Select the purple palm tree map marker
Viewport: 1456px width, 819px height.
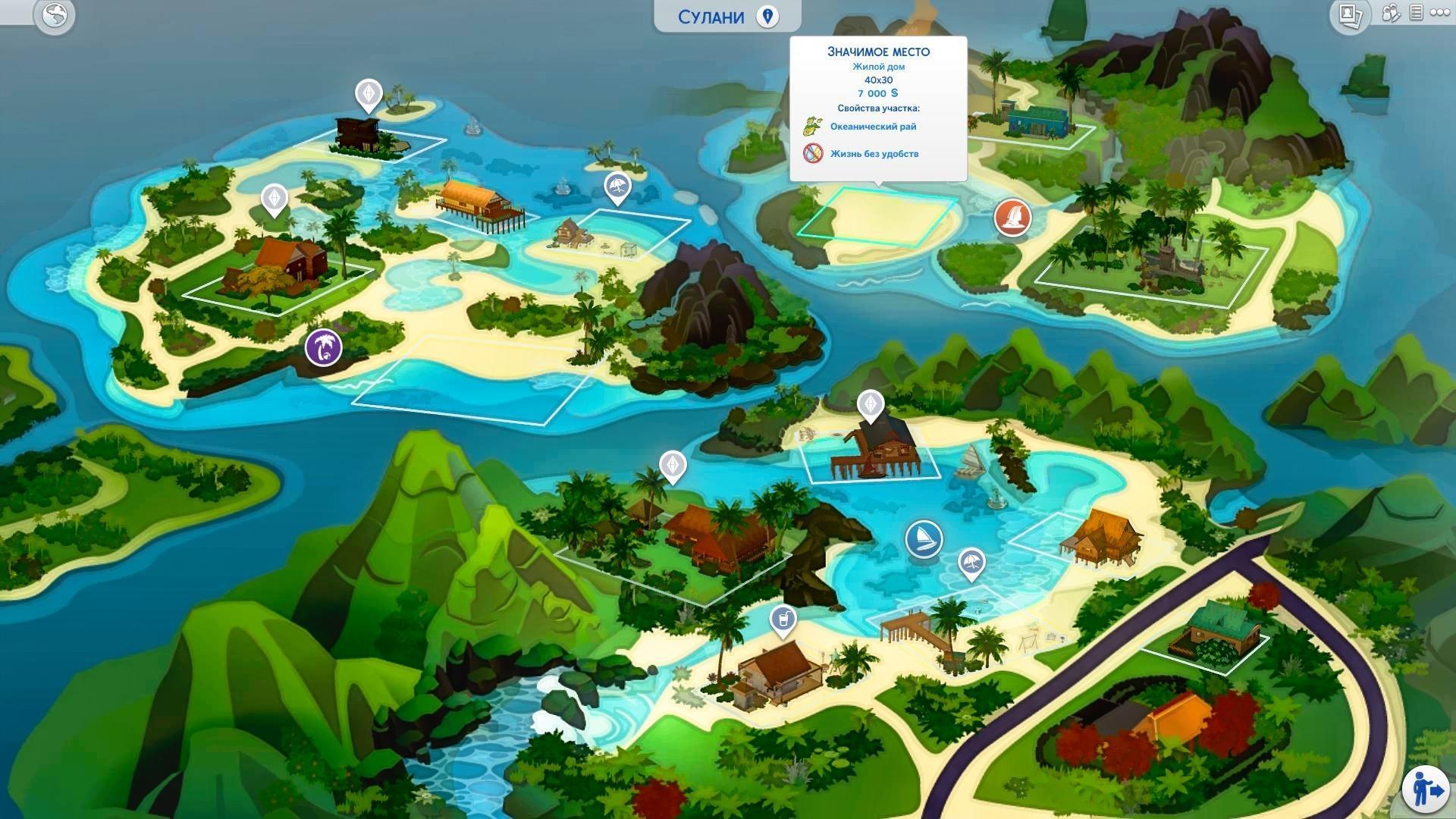pyautogui.click(x=324, y=347)
